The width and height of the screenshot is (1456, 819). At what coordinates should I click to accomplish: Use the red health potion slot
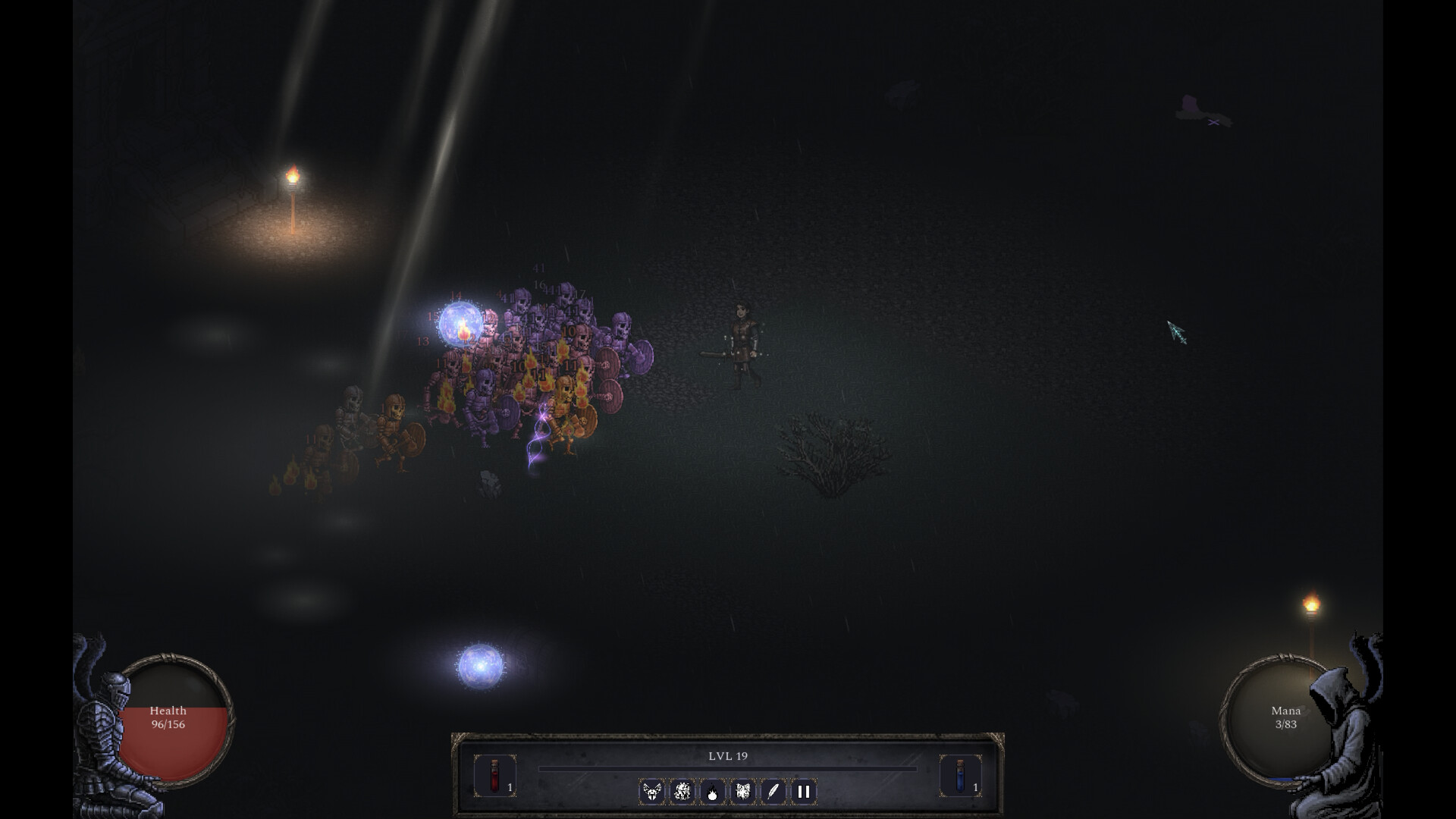click(x=494, y=776)
